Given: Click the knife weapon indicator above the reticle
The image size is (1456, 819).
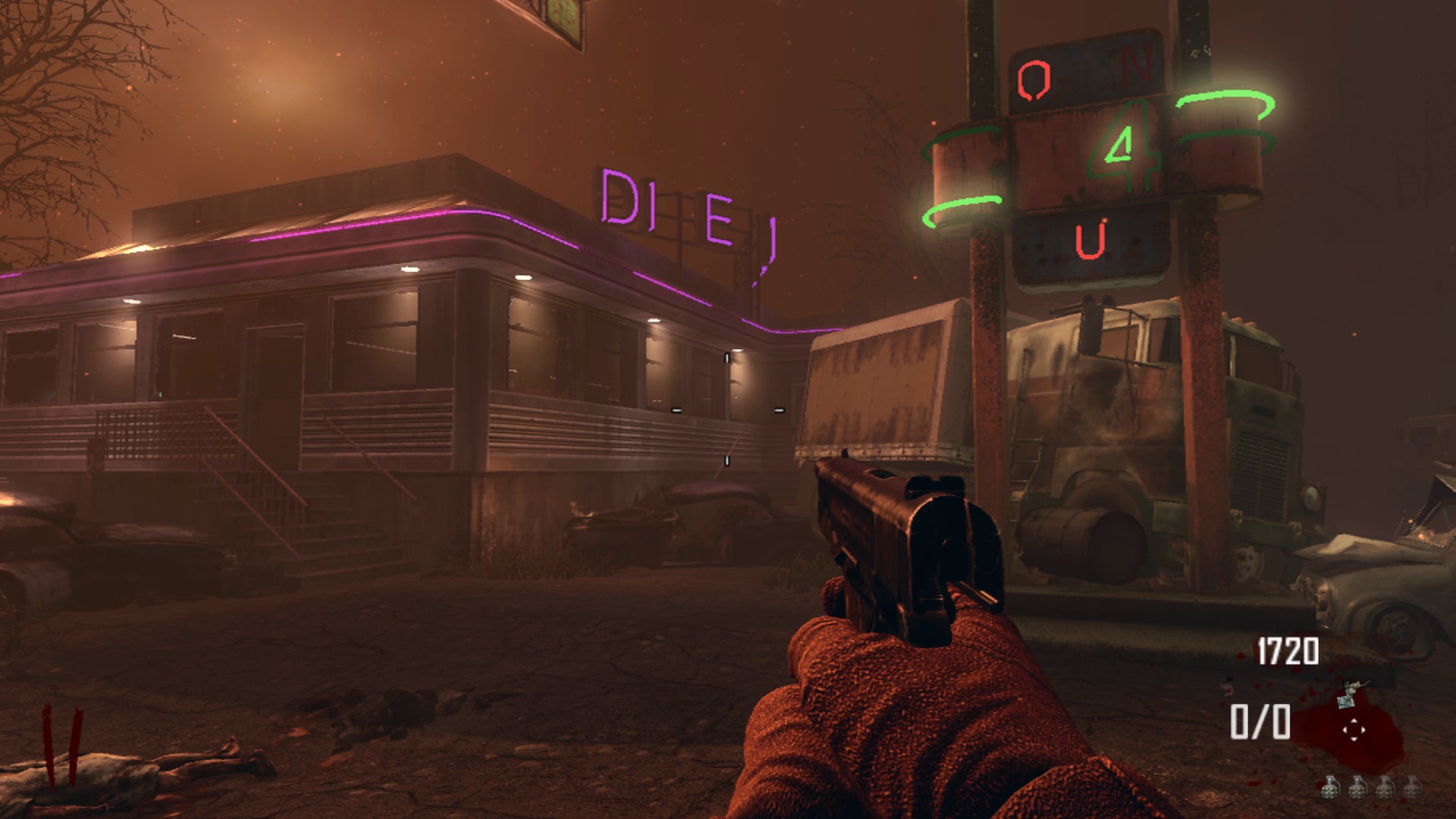Looking at the screenshot, I should click(x=1349, y=692).
